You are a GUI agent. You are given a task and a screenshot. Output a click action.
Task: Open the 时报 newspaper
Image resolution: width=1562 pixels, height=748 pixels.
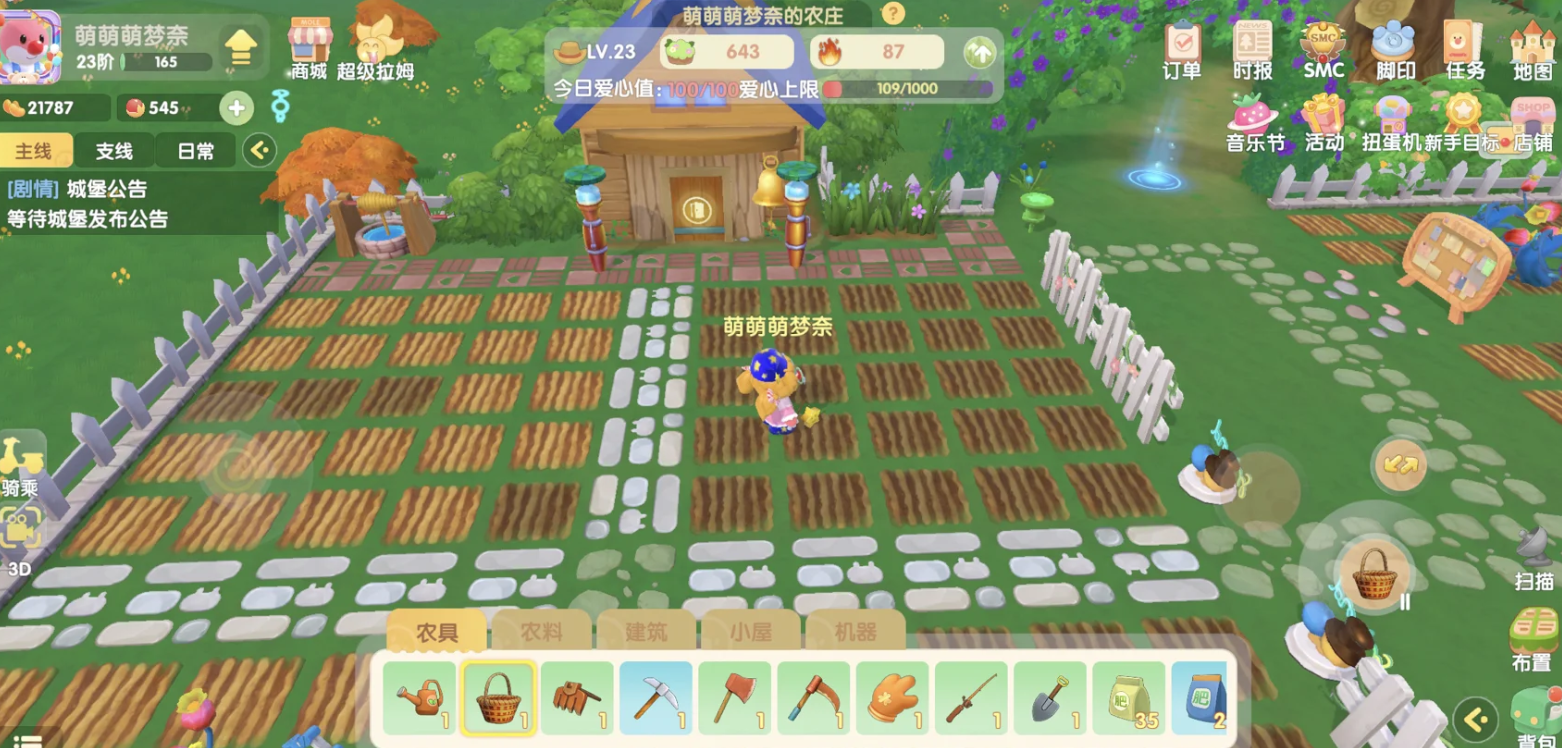(1252, 49)
